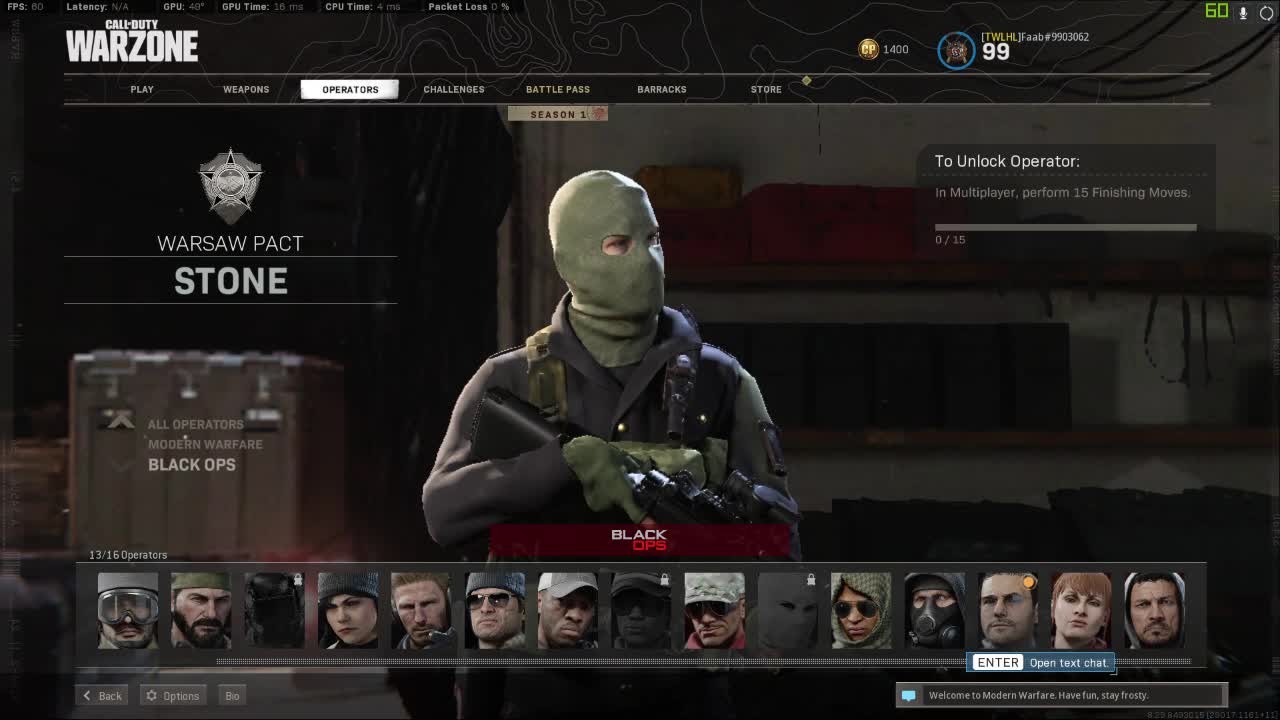Choose the red-haired female operator

click(1081, 611)
